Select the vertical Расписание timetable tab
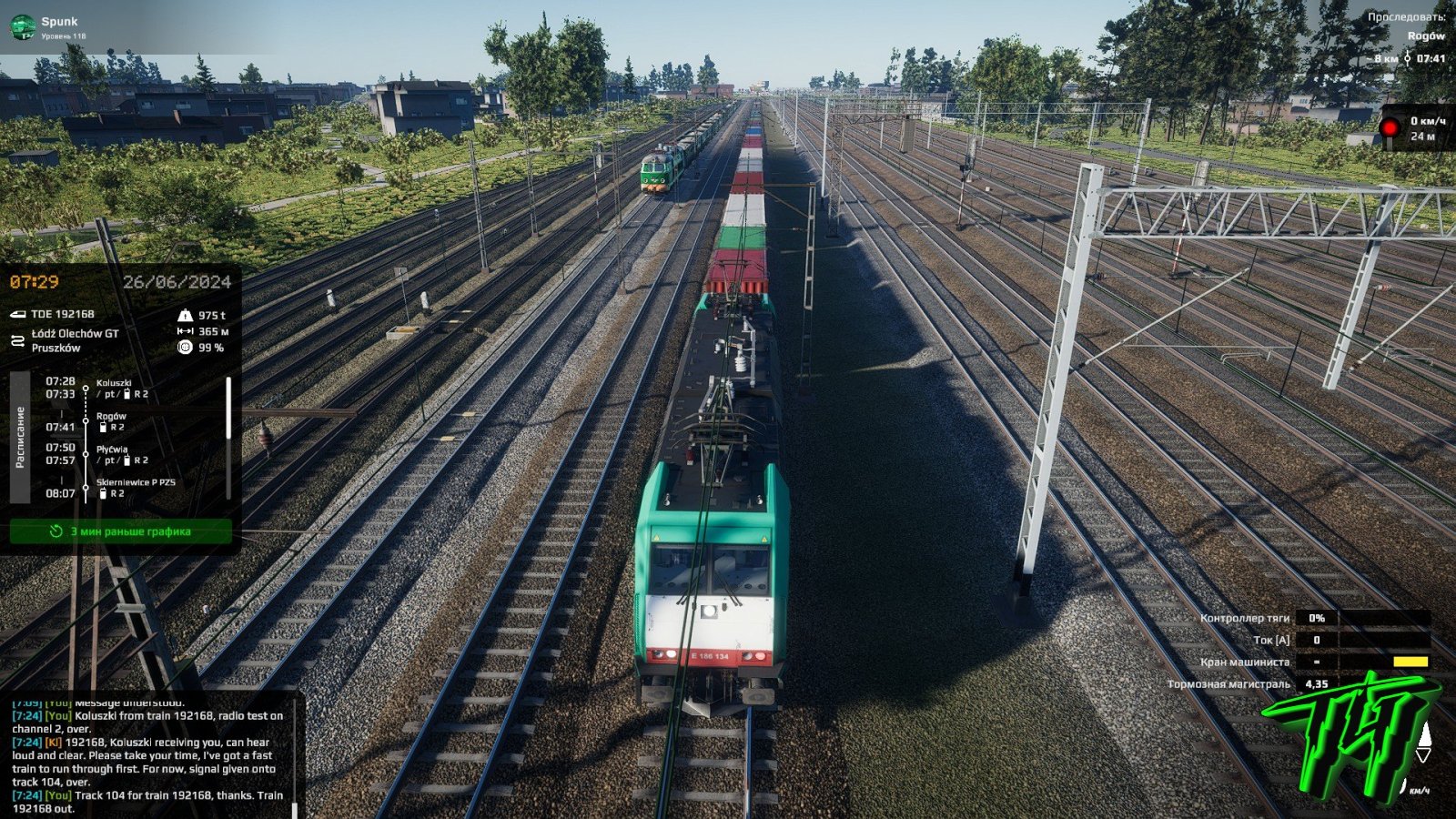This screenshot has width=1456, height=819. coord(20,437)
